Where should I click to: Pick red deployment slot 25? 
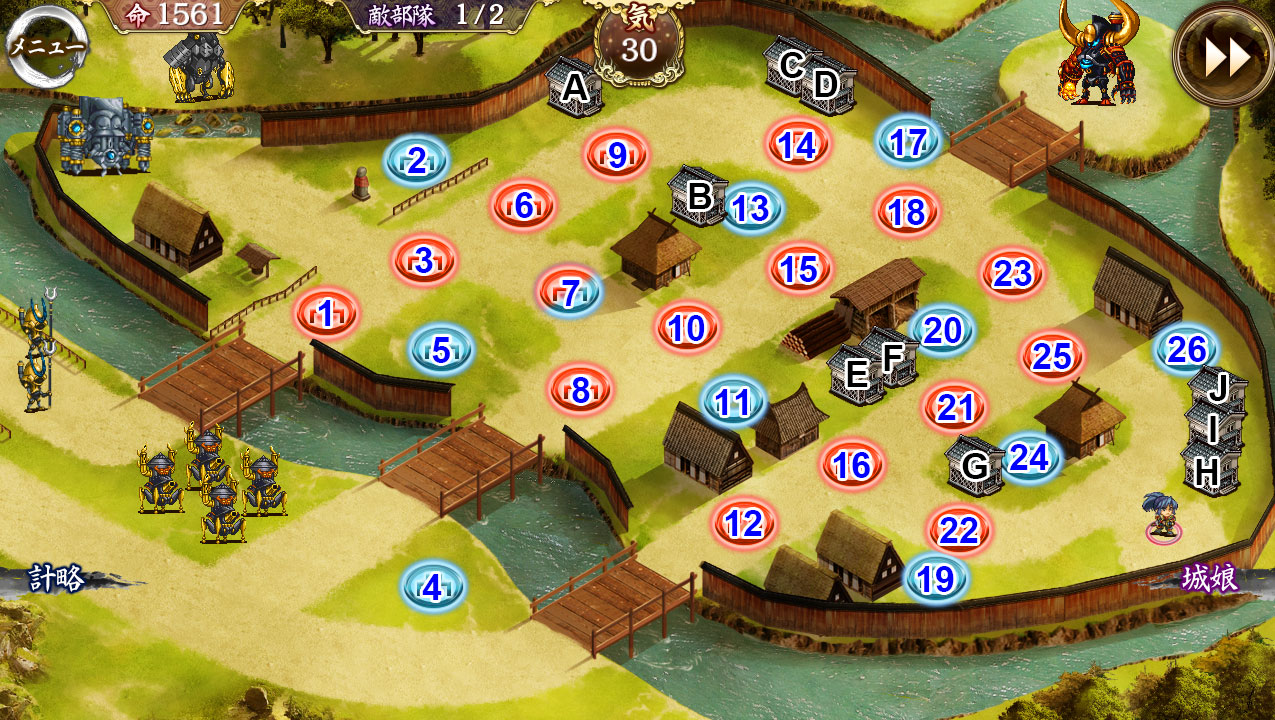(x=1052, y=356)
